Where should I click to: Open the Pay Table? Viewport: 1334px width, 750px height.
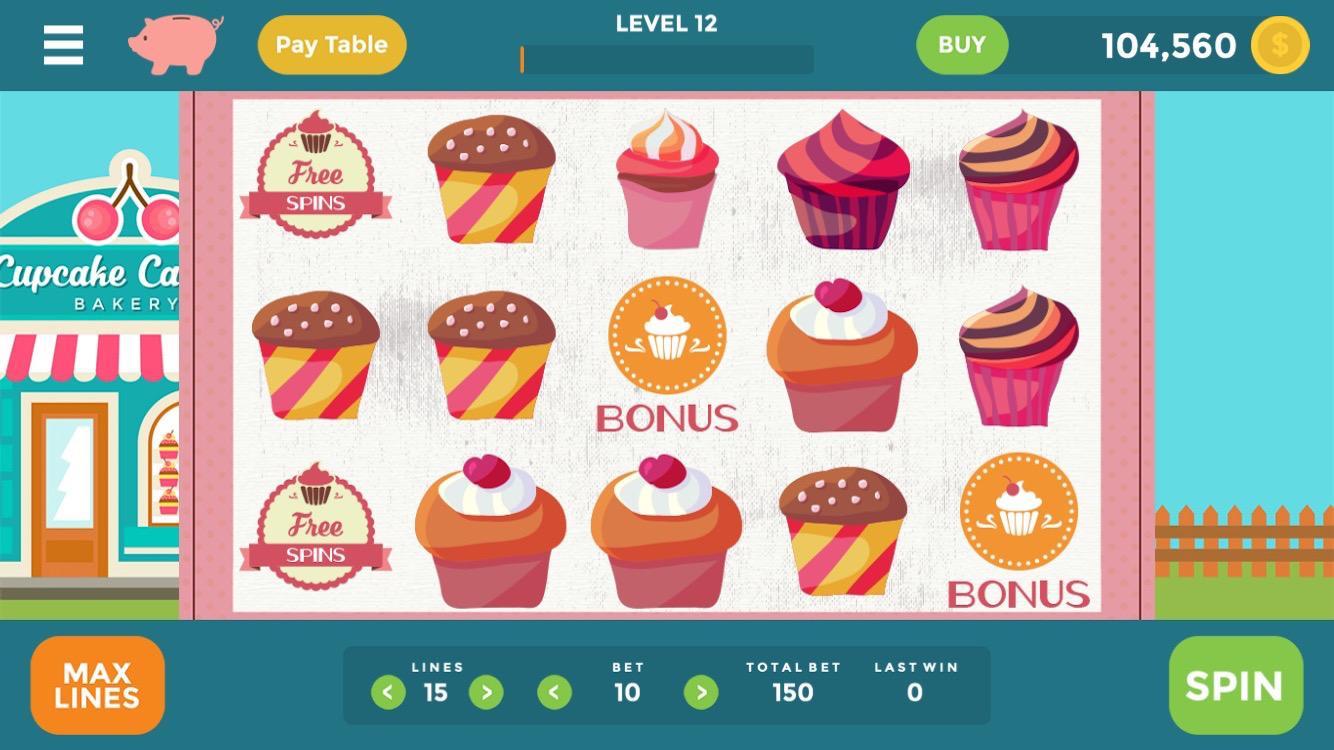tap(332, 44)
